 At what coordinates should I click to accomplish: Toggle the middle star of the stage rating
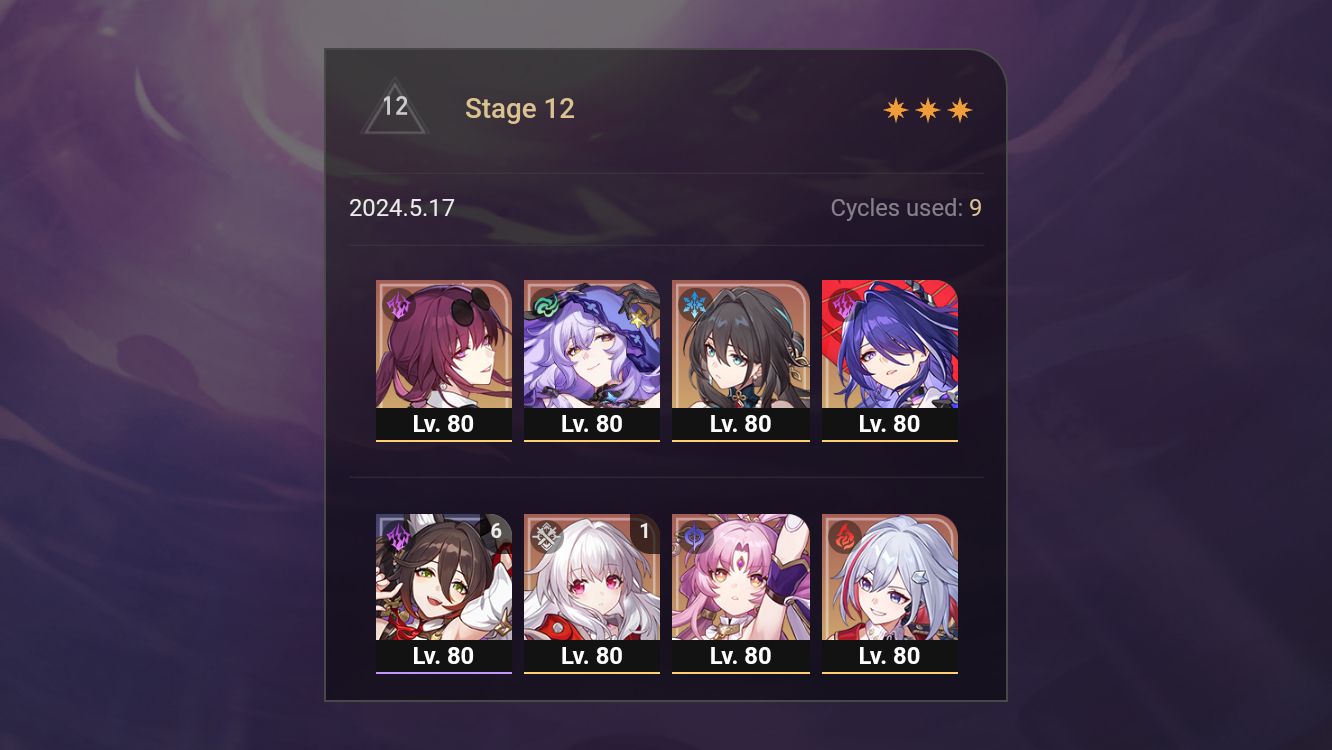click(926, 109)
